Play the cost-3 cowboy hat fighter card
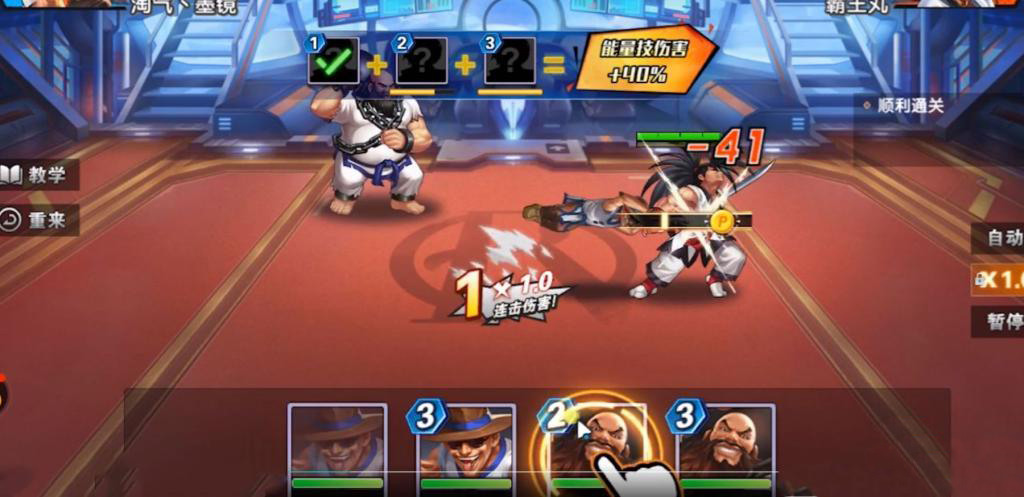This screenshot has height=497, width=1024. pos(466,445)
